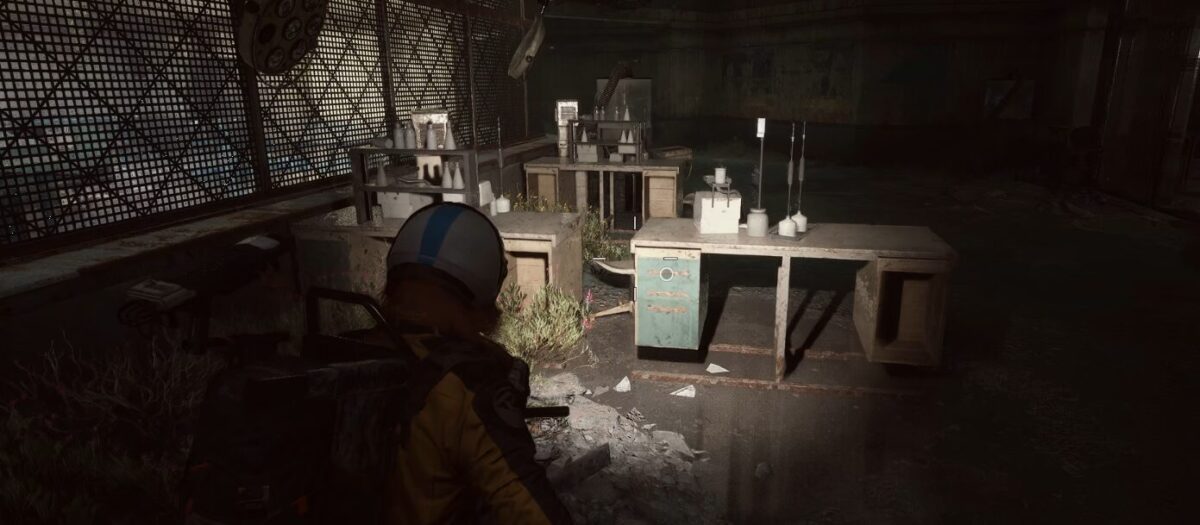
Task: Select the circular interaction marker on the green drawer
Action: (x=666, y=273)
